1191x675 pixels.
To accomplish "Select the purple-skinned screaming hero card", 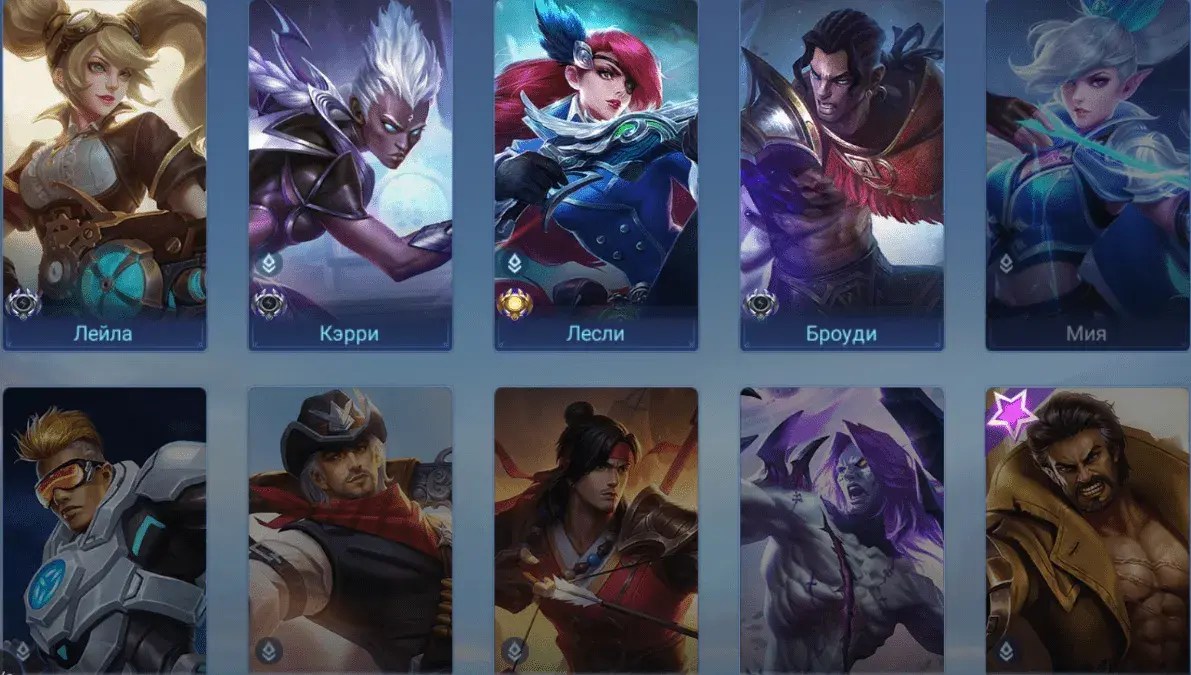I will (x=842, y=530).
